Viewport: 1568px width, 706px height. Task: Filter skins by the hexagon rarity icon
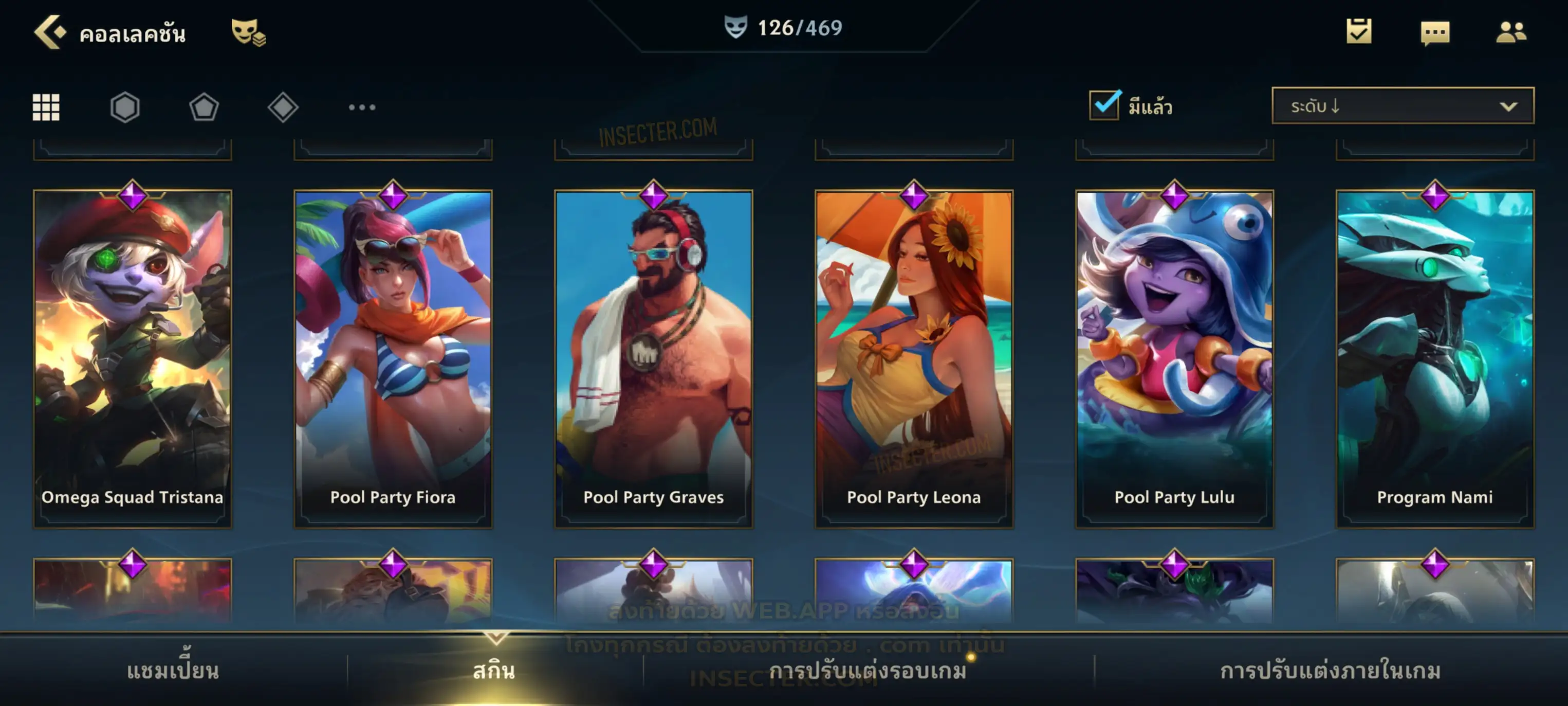click(125, 107)
